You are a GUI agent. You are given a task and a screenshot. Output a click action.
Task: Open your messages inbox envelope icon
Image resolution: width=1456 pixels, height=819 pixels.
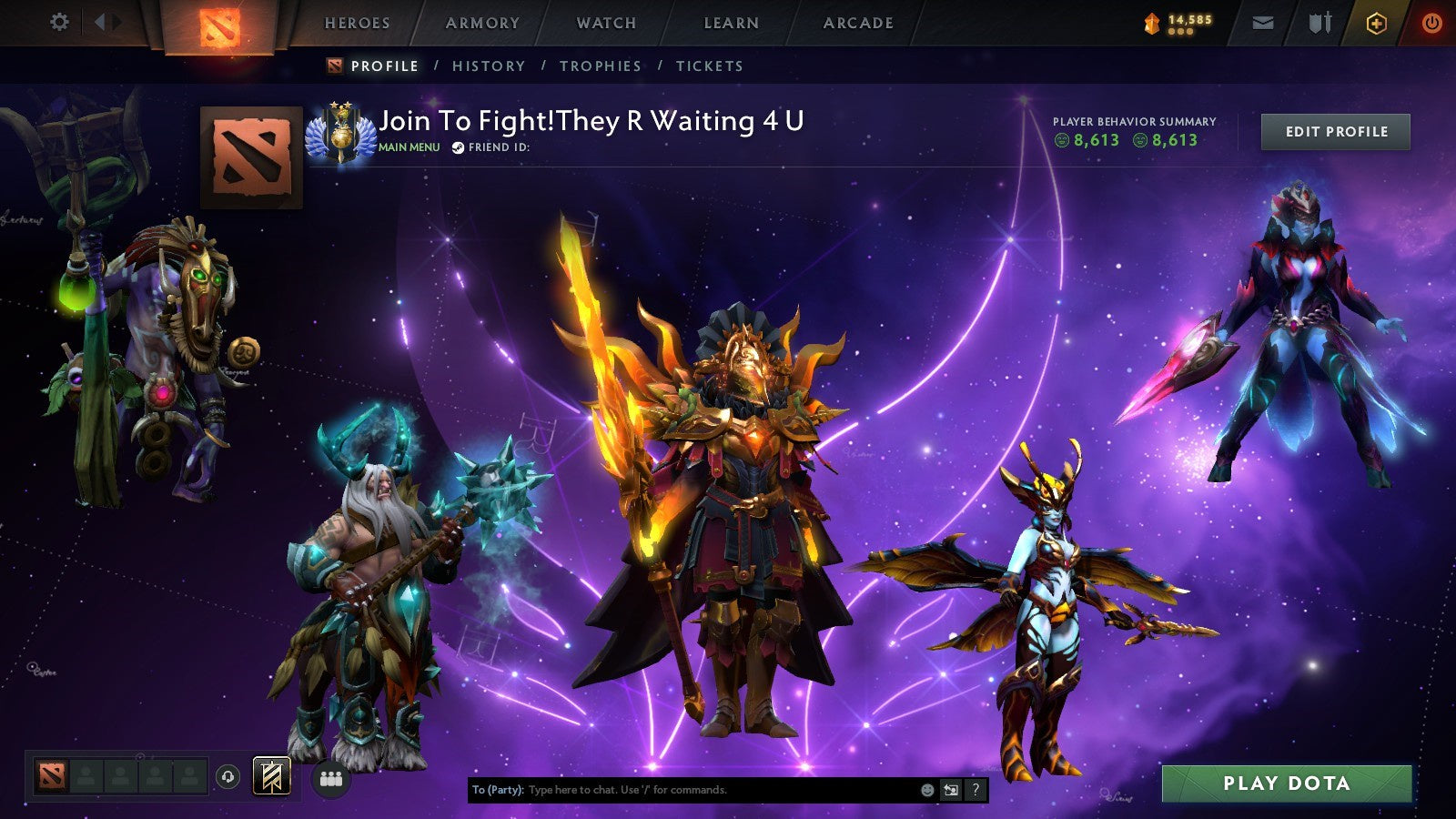tap(1261, 22)
